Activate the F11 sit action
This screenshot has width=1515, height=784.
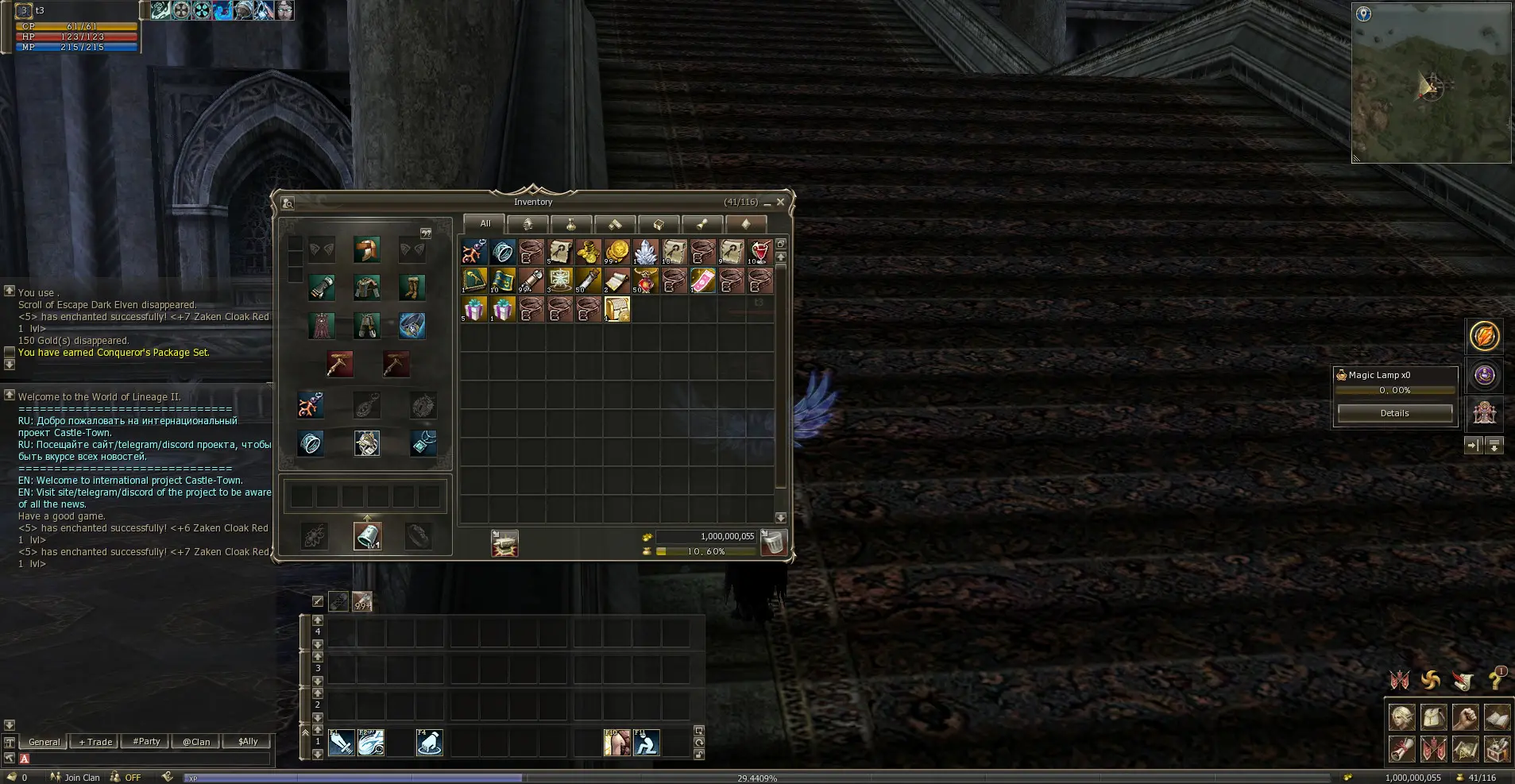[x=646, y=743]
